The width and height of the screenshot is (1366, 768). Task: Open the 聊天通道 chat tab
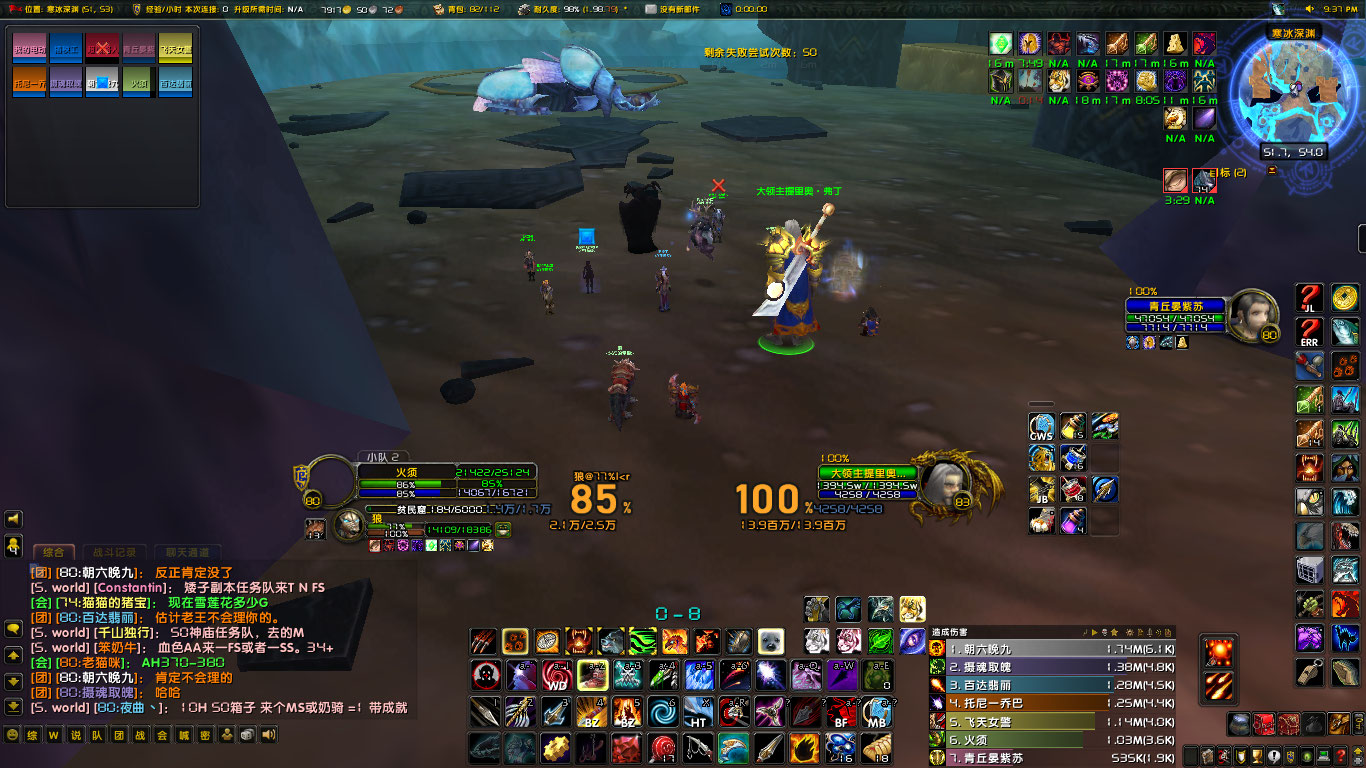coord(187,550)
